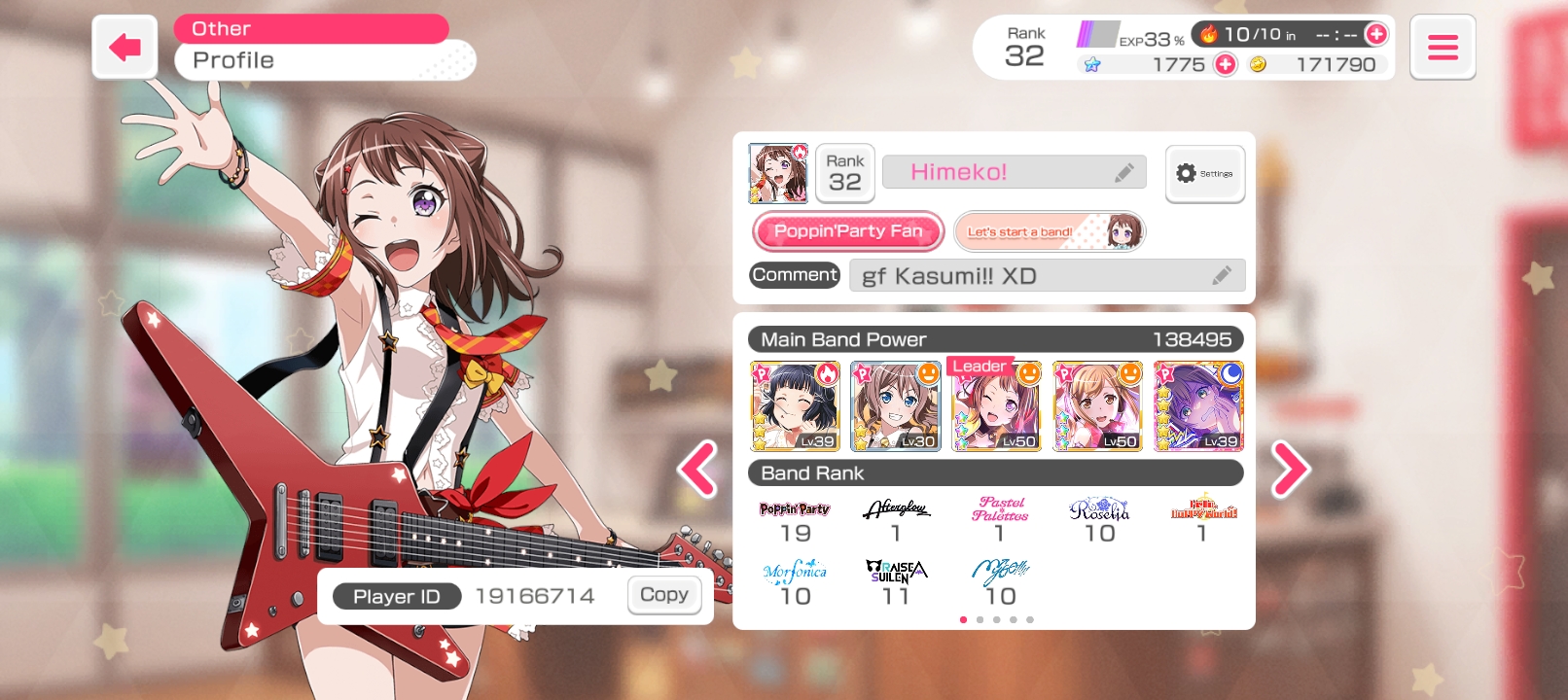
Task: Choose the Let's start a band! title
Action: pos(1050,231)
